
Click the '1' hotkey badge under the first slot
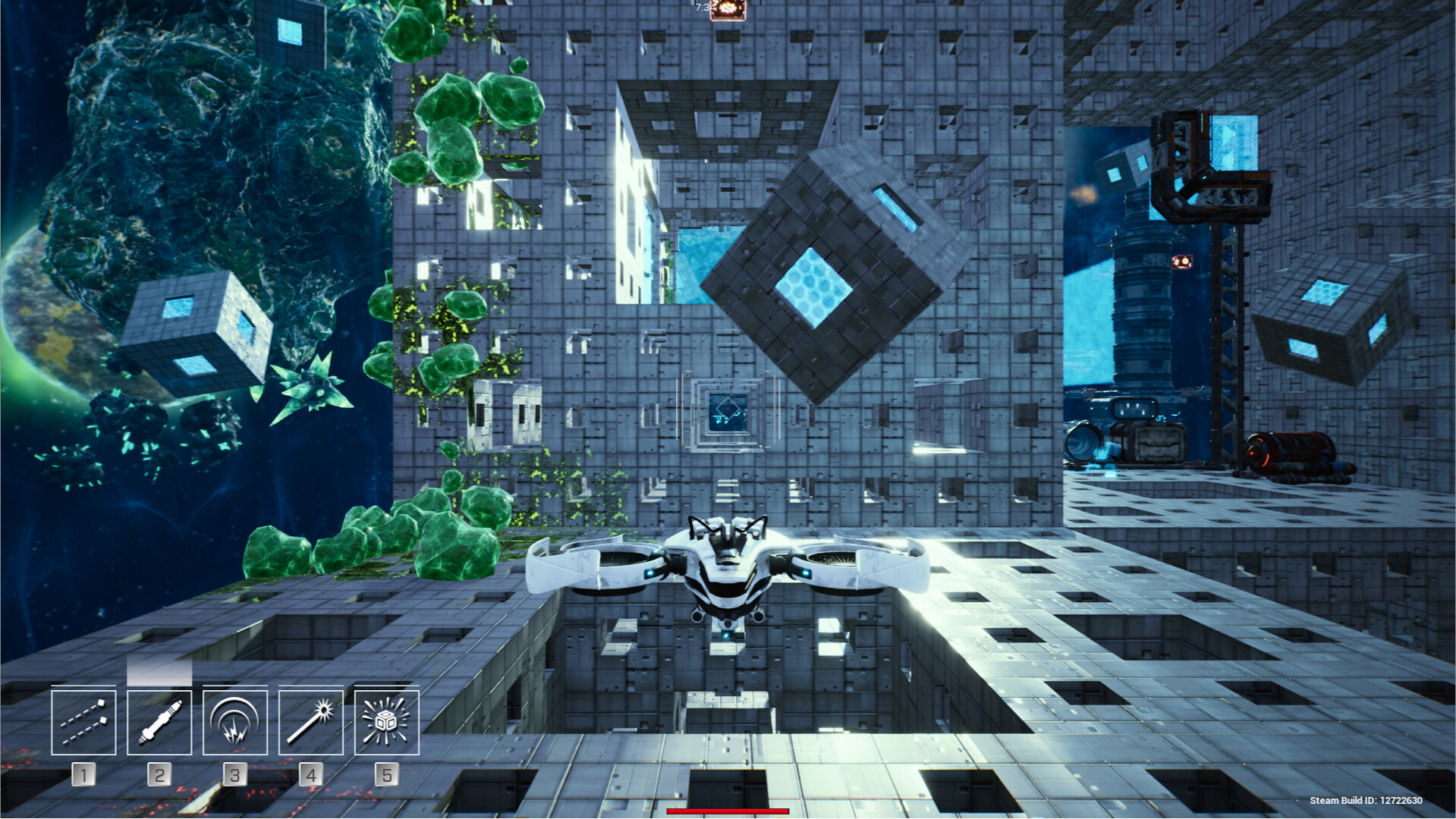point(83,775)
